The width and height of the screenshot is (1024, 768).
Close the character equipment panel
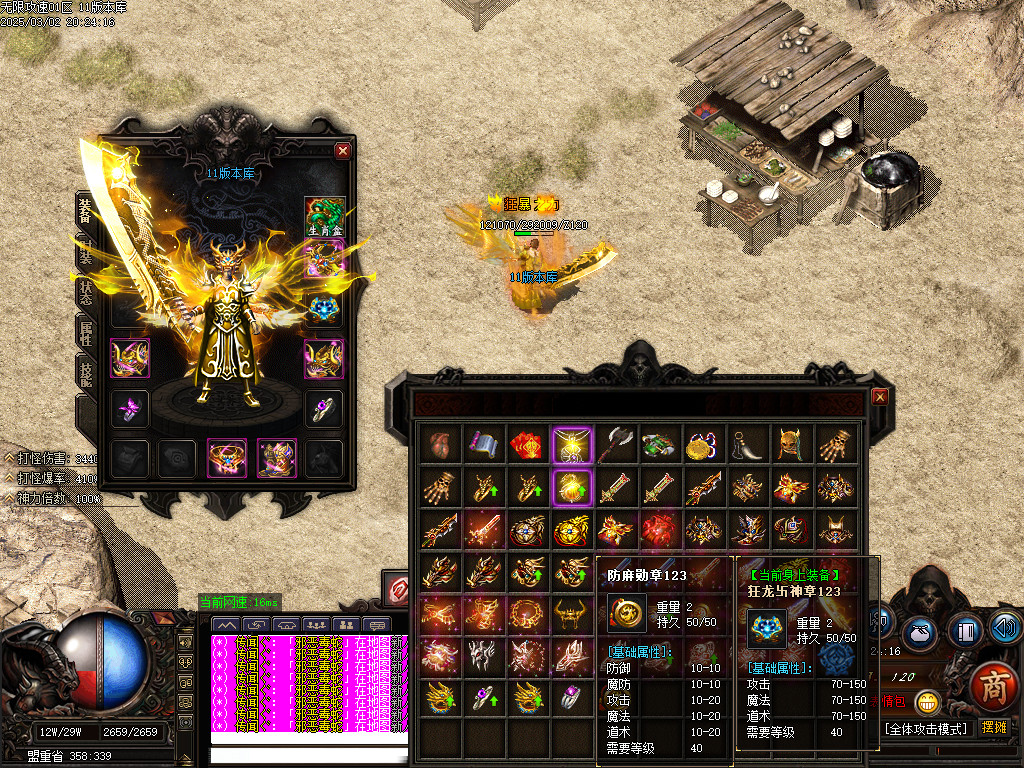click(x=343, y=151)
